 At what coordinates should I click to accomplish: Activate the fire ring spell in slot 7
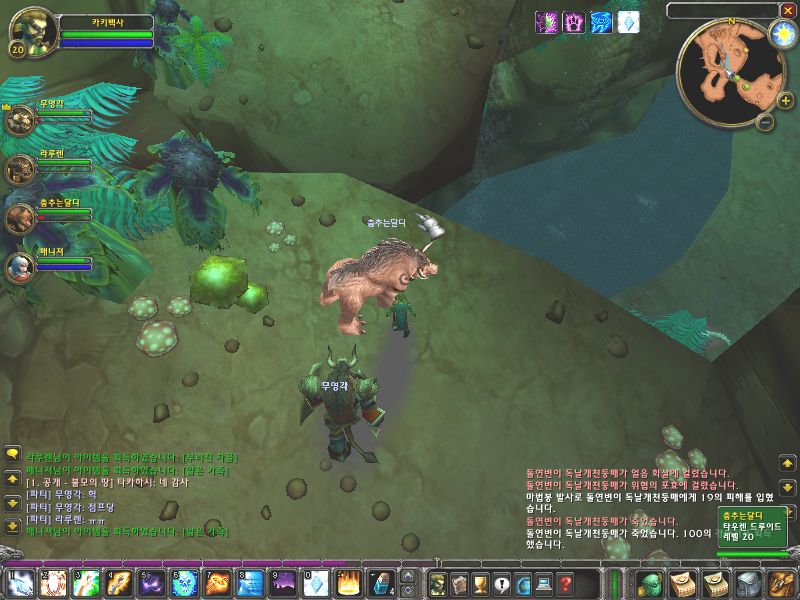pyautogui.click(x=218, y=582)
